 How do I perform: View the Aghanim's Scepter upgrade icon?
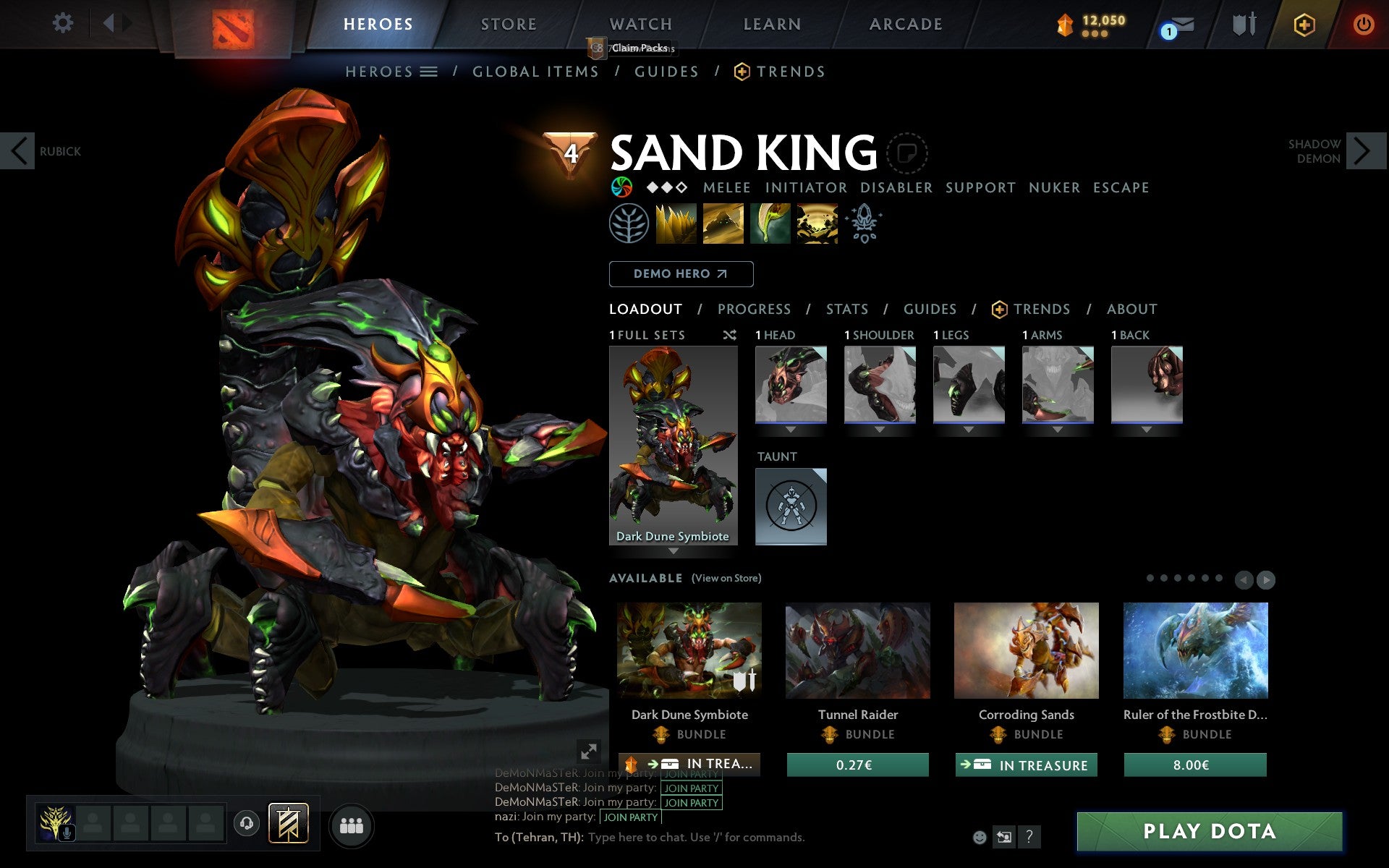pyautogui.click(x=865, y=224)
